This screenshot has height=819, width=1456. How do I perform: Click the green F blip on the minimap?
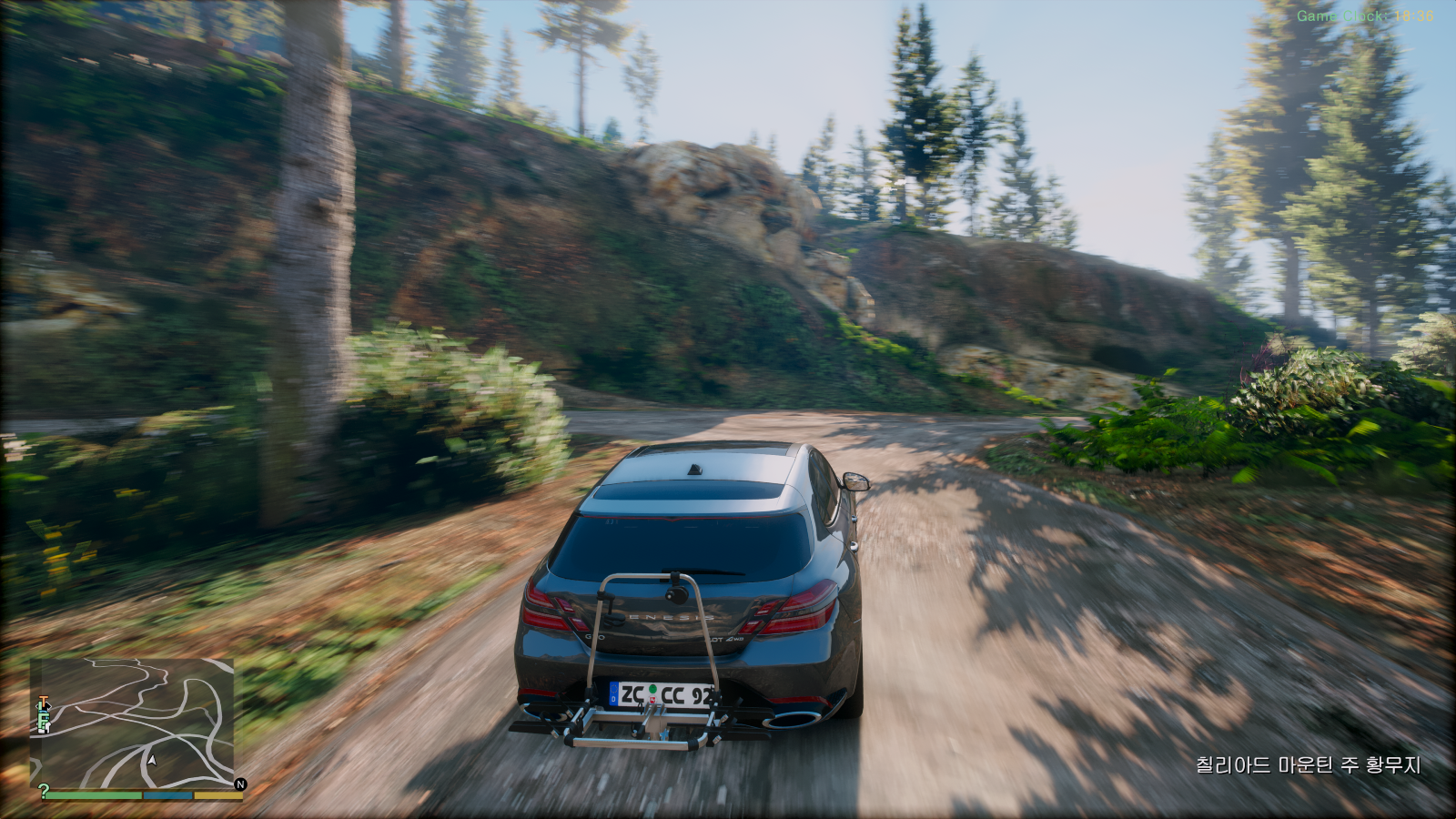[43, 722]
